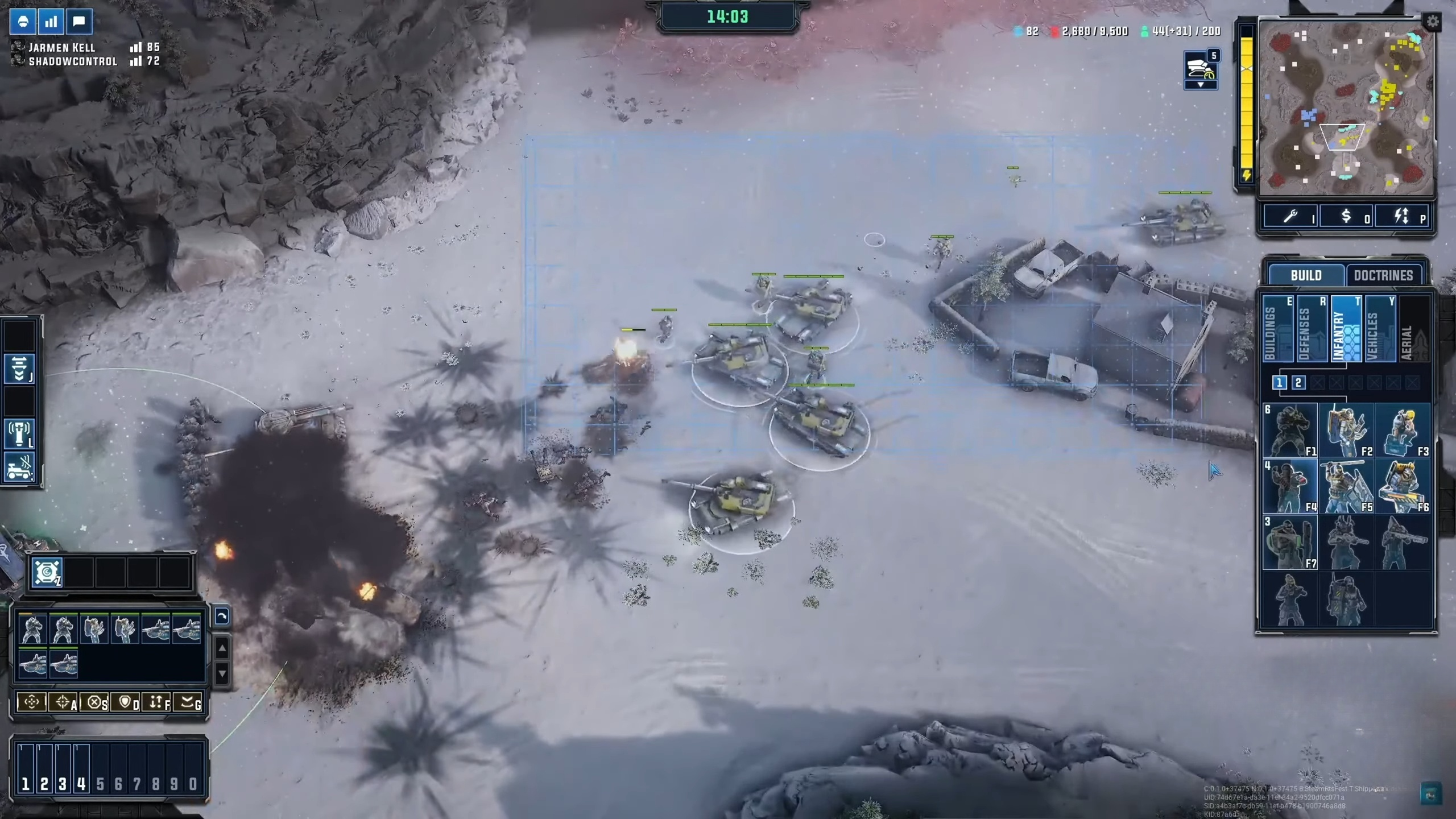Issue the stop command for selected units
The height and width of the screenshot is (819, 1456).
[x=94, y=702]
